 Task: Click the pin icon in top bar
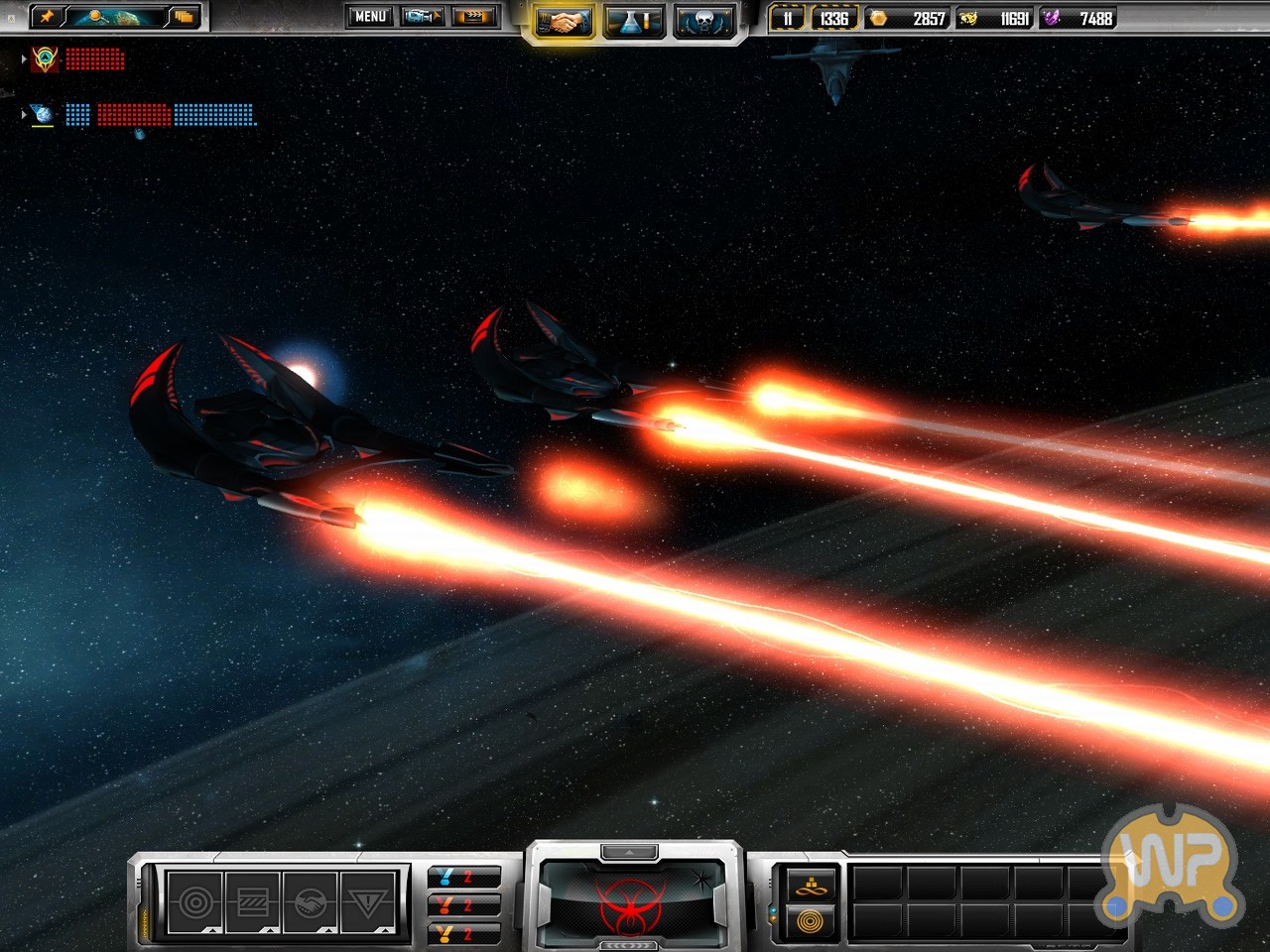click(47, 17)
